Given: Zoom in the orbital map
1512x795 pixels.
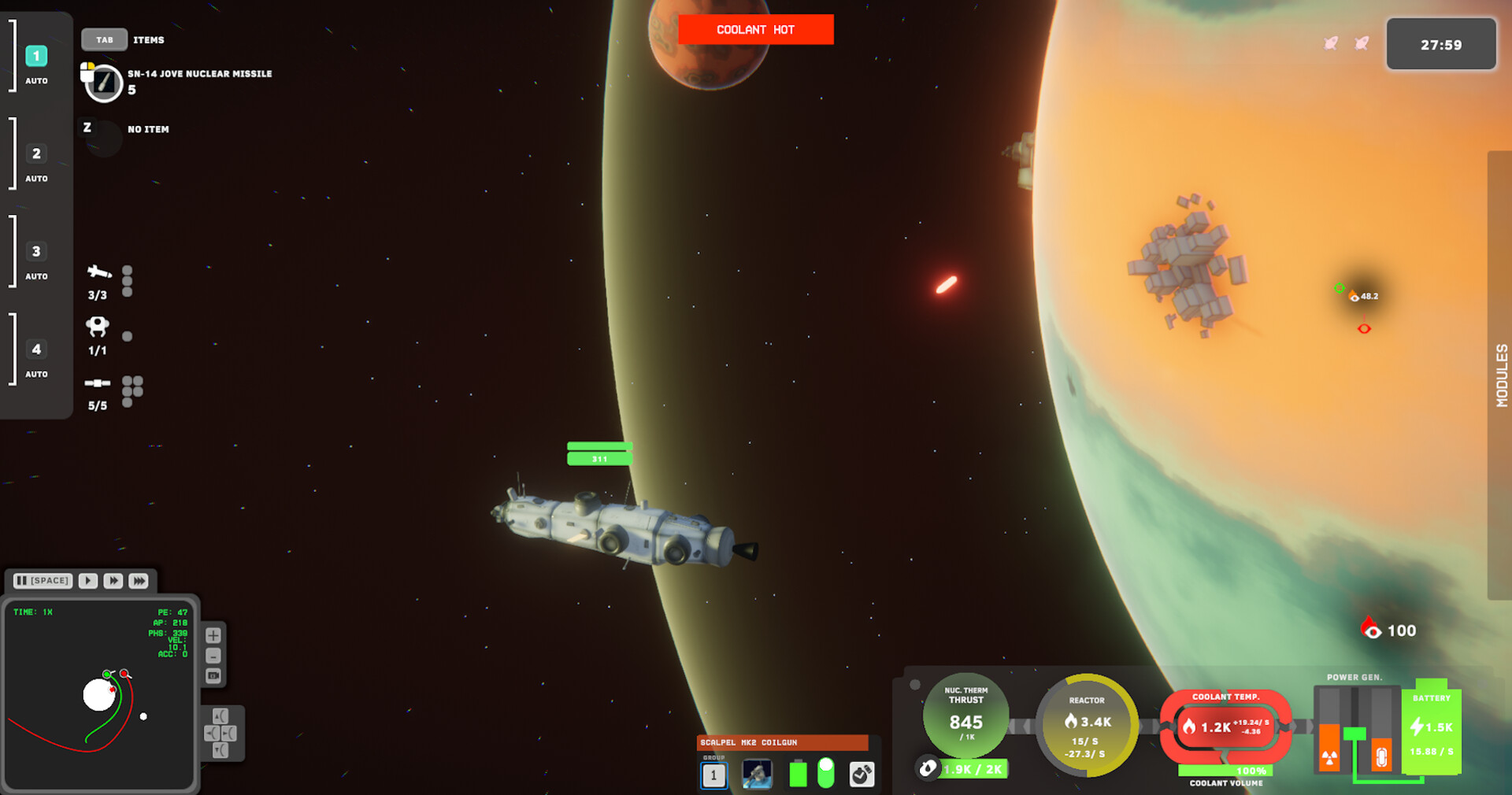Looking at the screenshot, I should 213,635.
